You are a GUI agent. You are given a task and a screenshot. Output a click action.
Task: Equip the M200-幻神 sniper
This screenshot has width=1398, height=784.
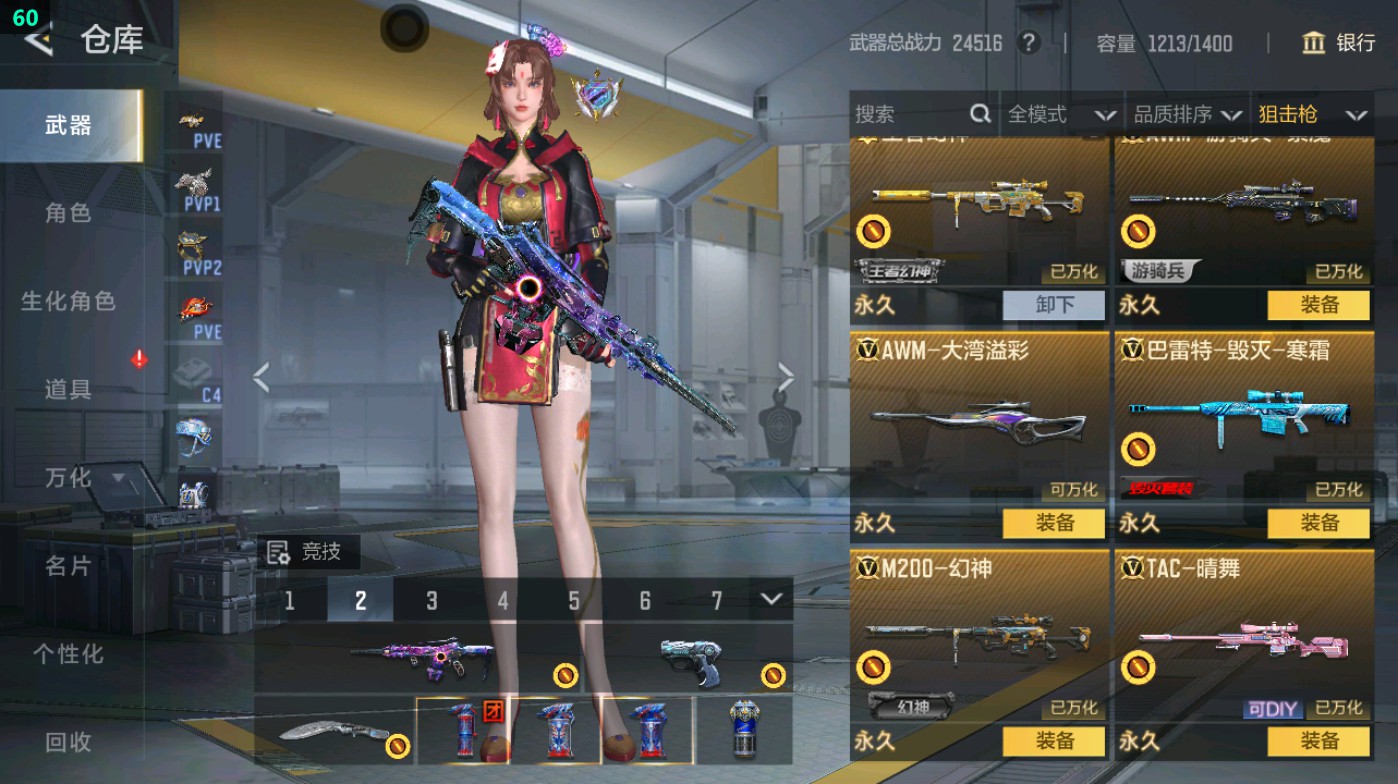1054,741
